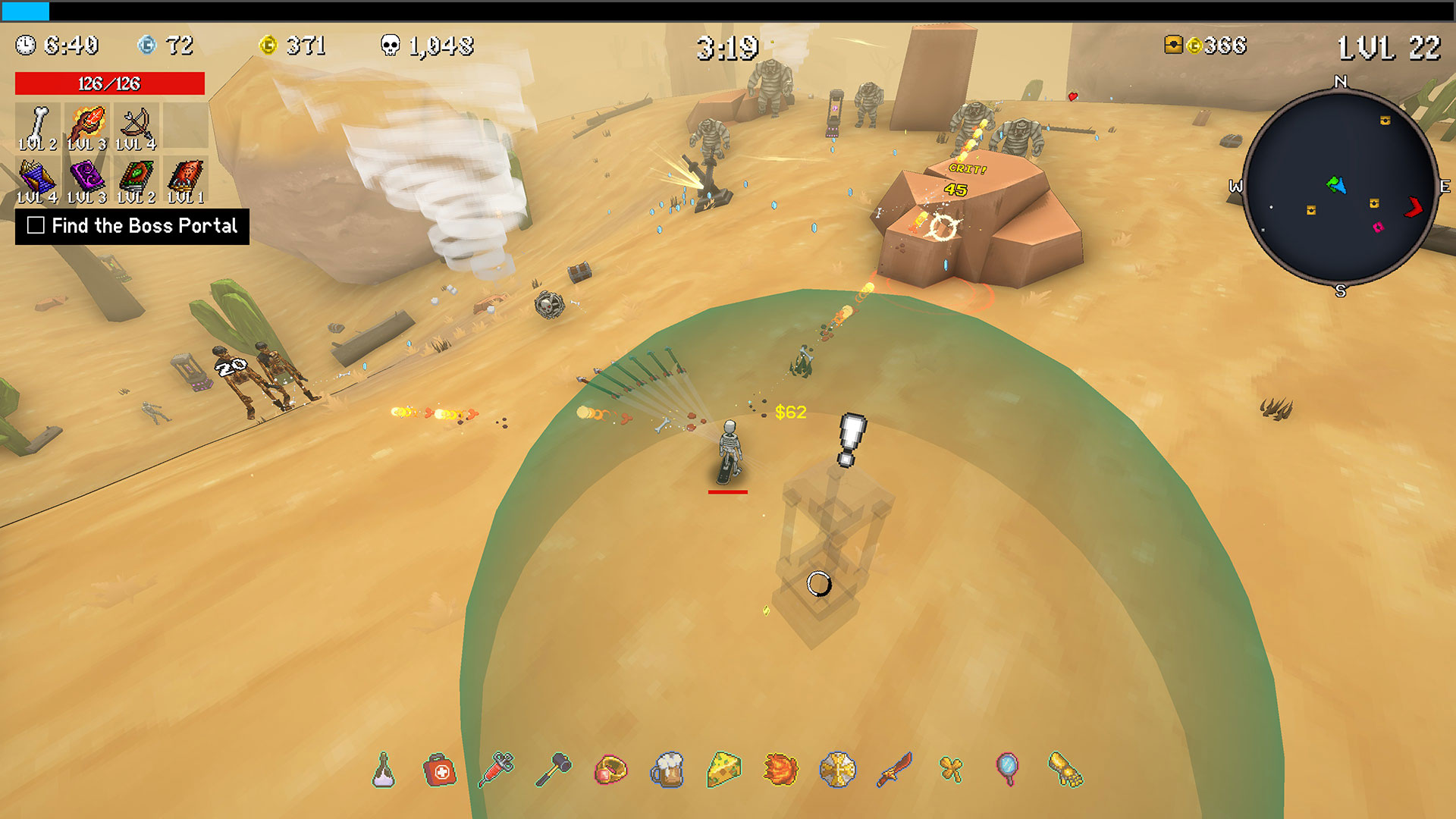
Task: Choose the syringe item icon
Action: 497,770
